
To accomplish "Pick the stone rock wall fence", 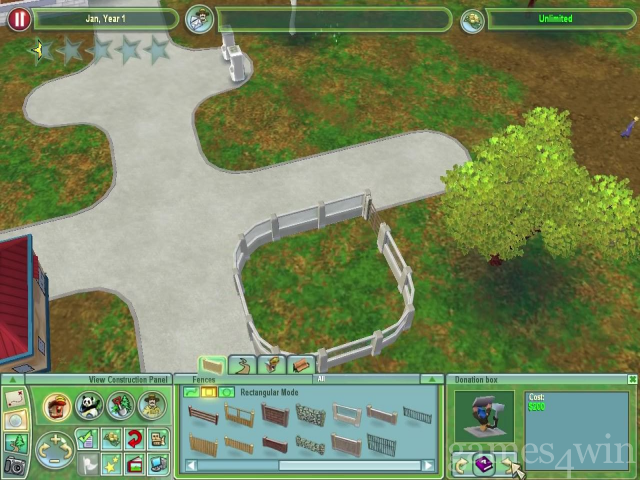I will pyautogui.click(x=308, y=415).
